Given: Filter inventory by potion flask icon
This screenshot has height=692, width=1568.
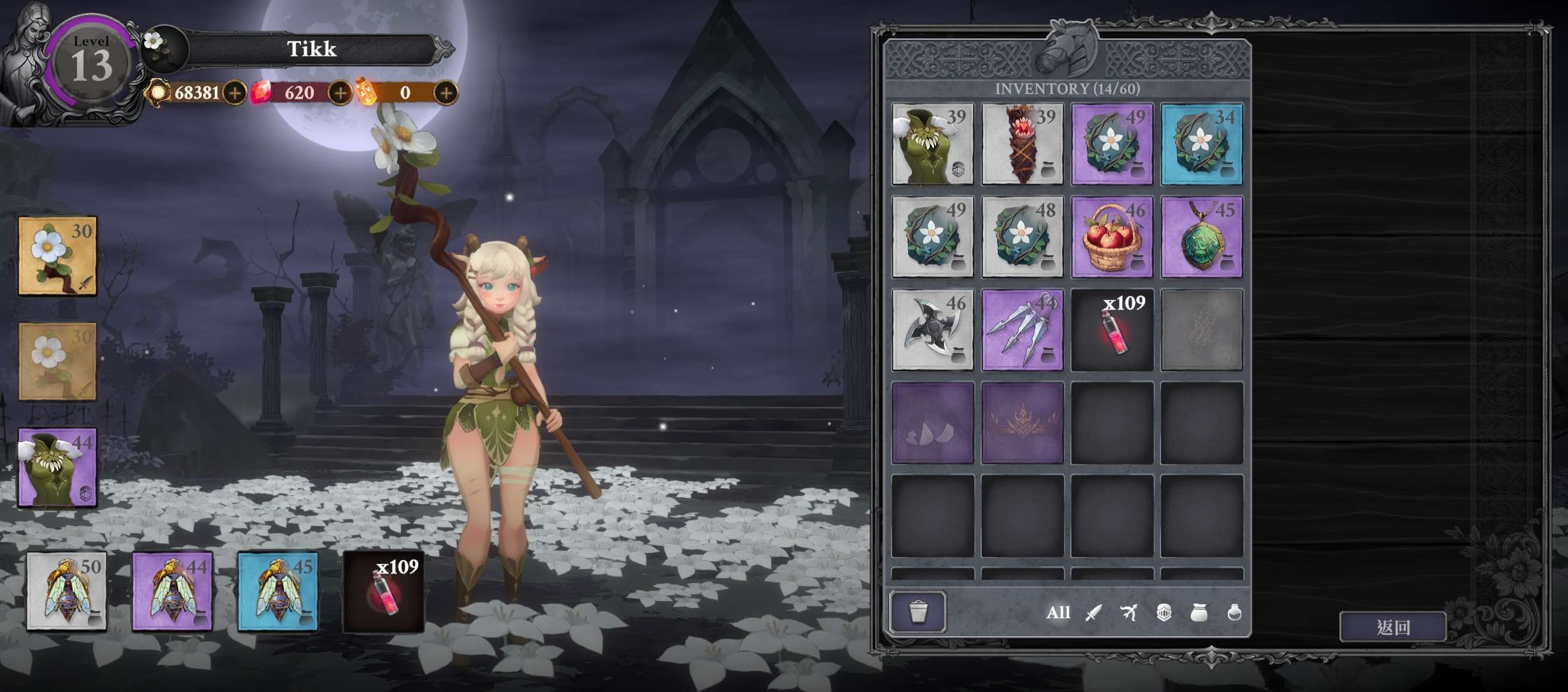Looking at the screenshot, I should point(1234,613).
